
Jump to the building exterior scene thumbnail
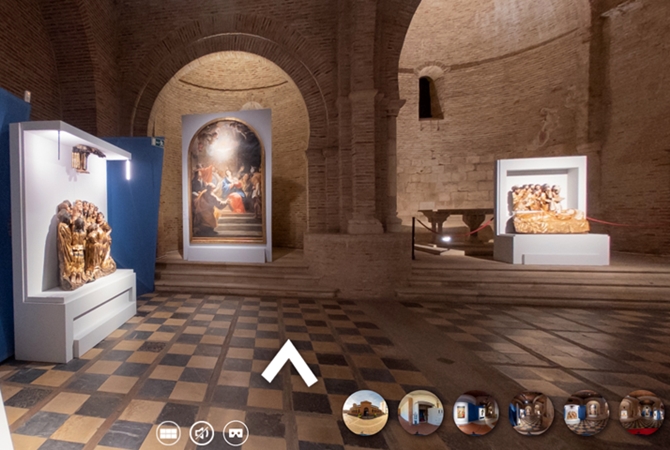365,412
